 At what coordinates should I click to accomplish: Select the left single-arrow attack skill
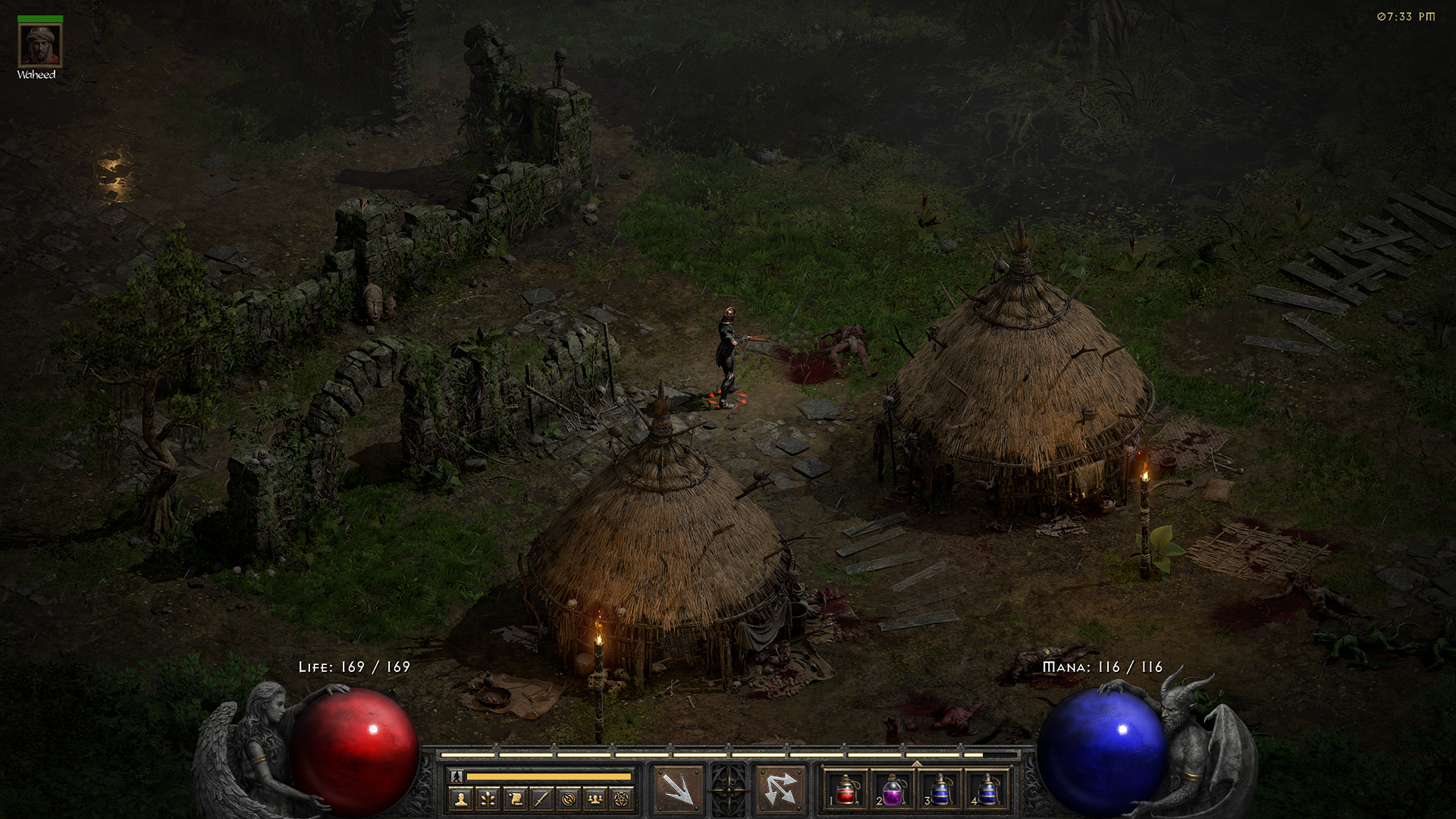[x=678, y=789]
